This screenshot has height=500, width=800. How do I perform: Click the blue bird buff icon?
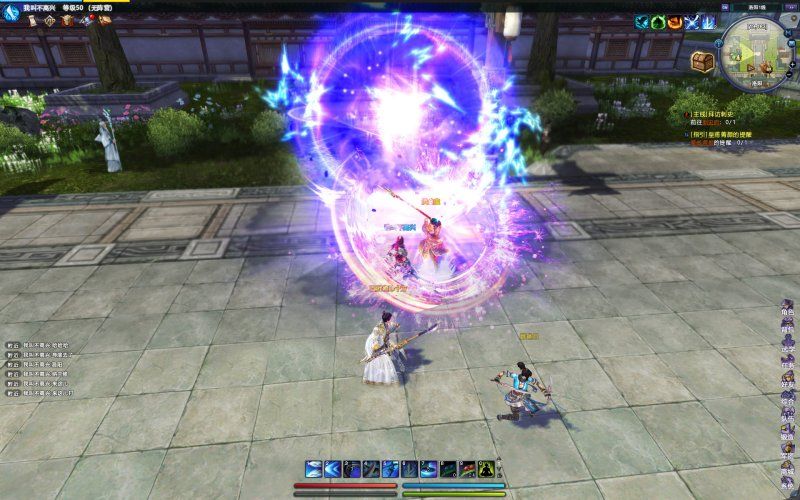[x=643, y=21]
